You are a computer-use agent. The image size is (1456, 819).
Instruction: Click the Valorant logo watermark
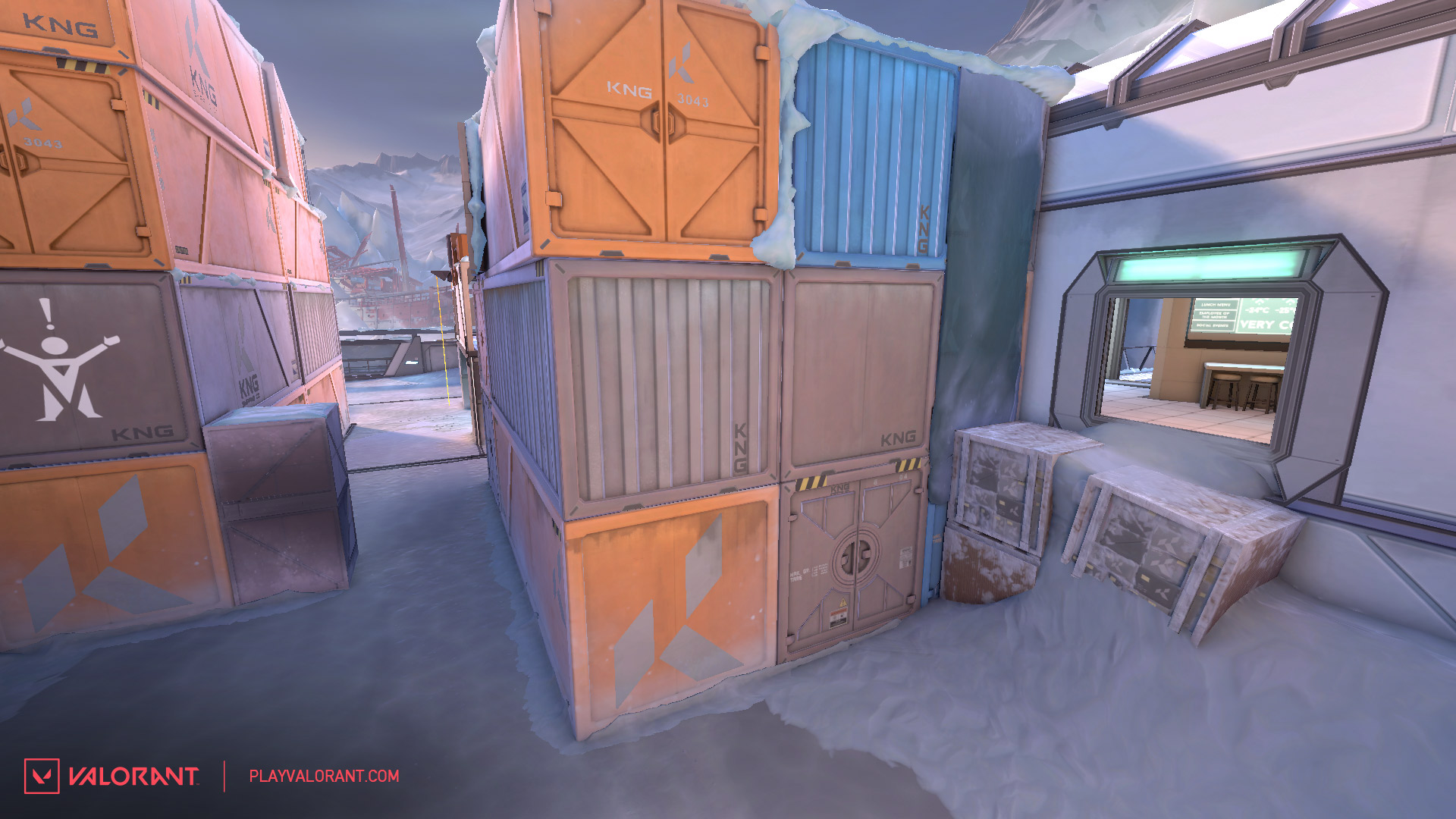[x=111, y=776]
